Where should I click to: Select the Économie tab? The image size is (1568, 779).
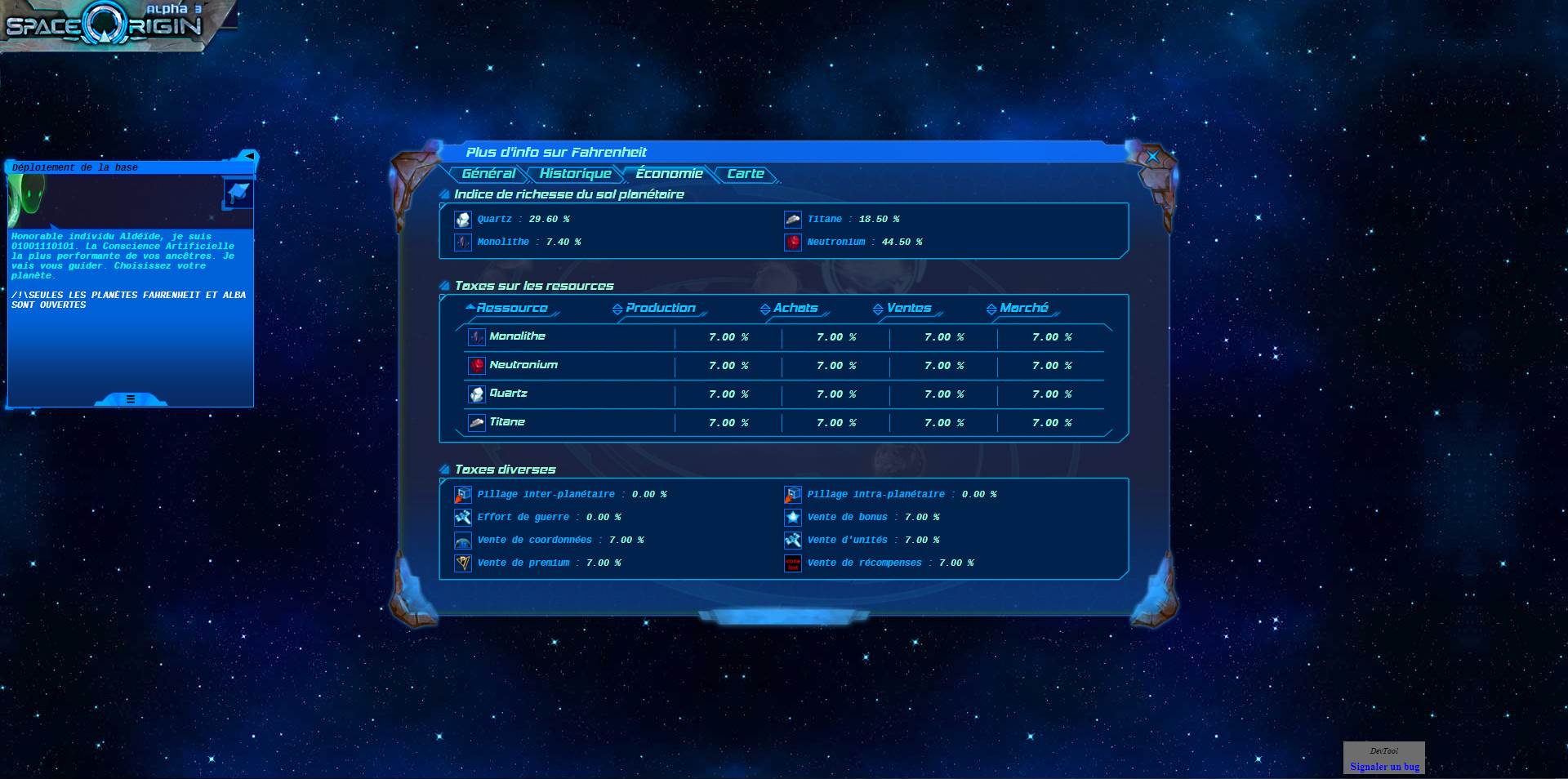tap(669, 174)
